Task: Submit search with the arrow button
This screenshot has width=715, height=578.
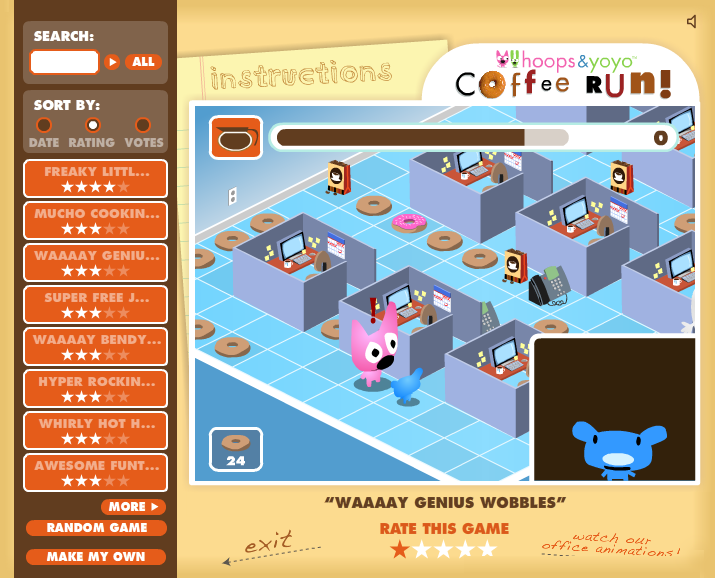Action: [x=112, y=62]
